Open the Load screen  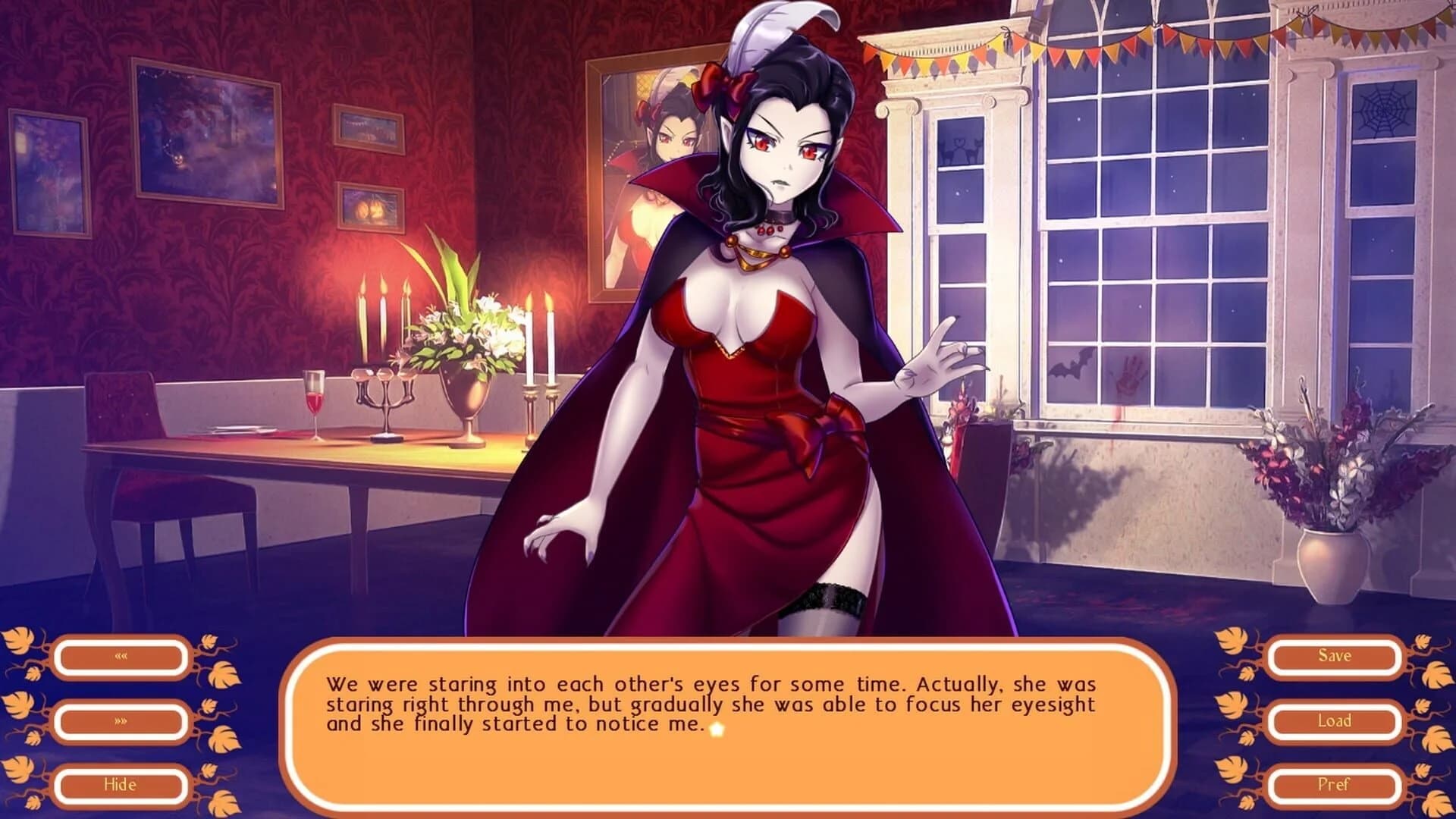coord(1335,721)
